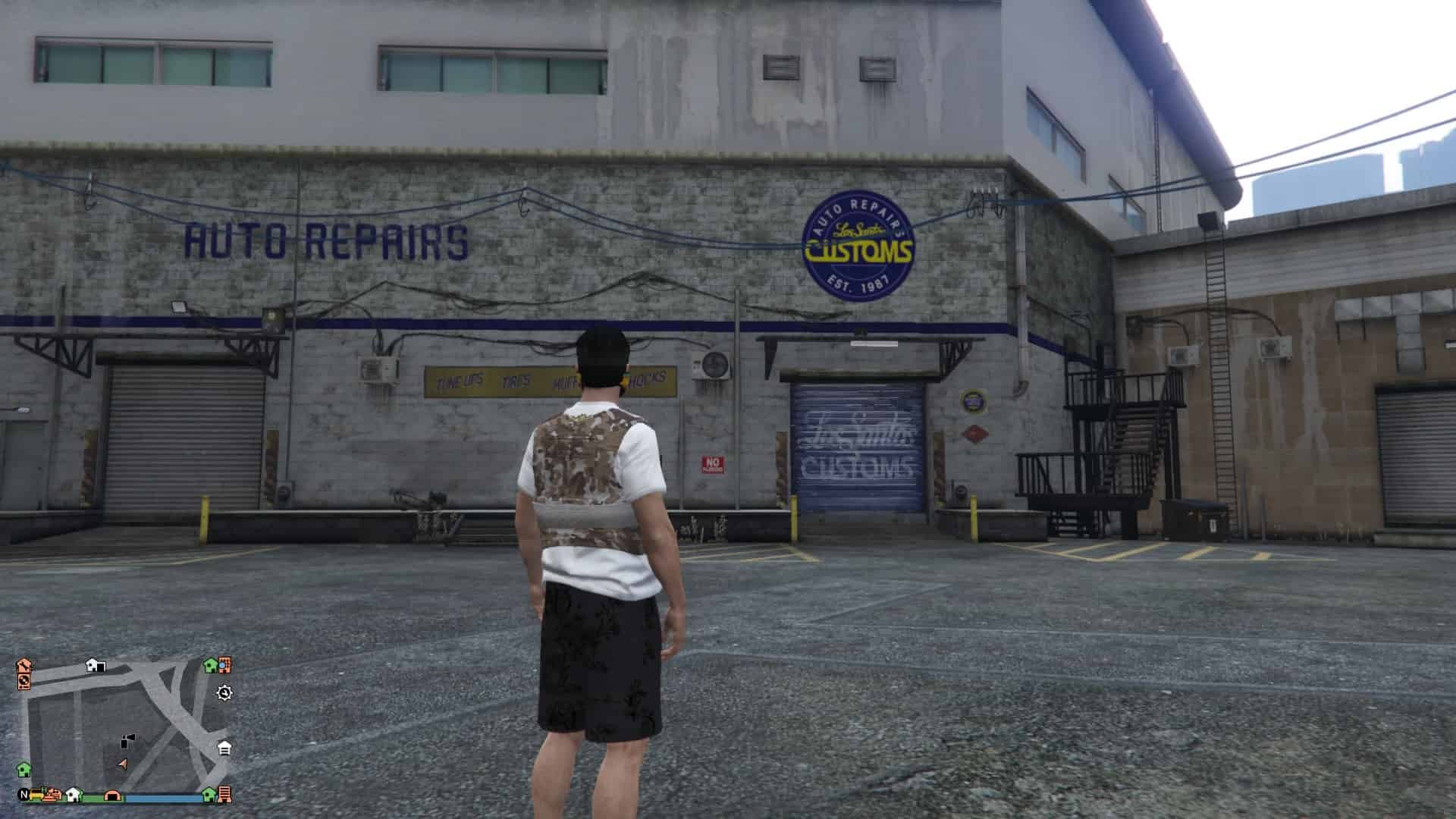Click the blue armor bar segment
1456x819 pixels.
pyautogui.click(x=162, y=798)
